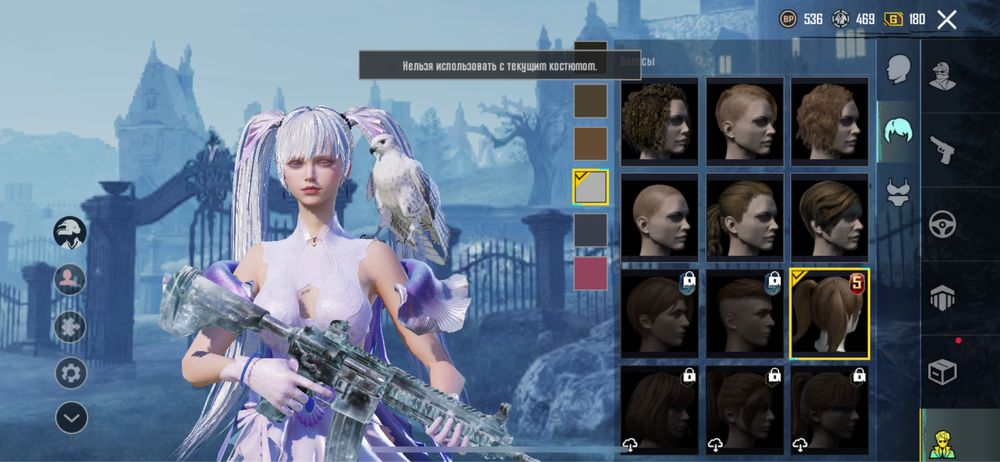Expand the down arrow button
This screenshot has width=1000, height=462.
[x=71, y=417]
